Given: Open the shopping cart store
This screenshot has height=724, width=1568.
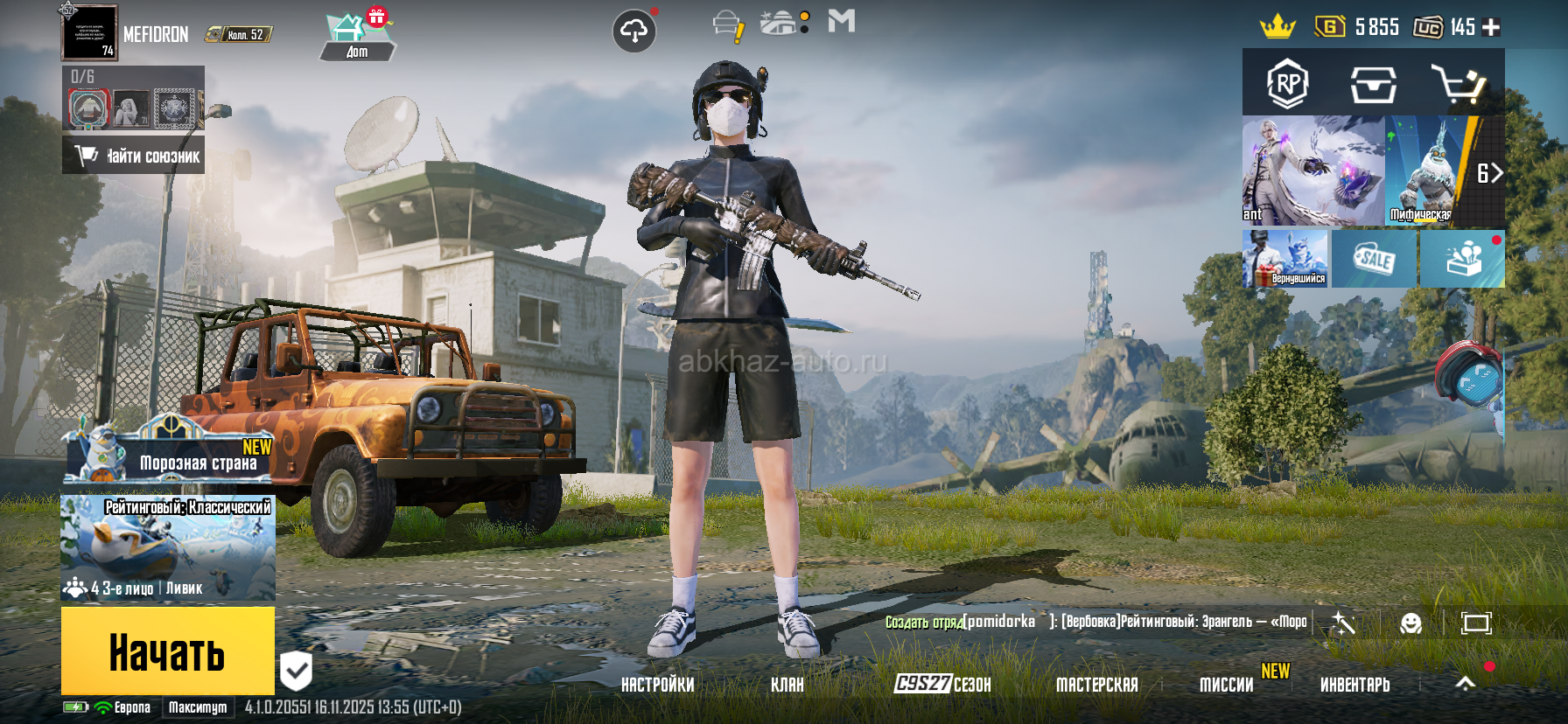Looking at the screenshot, I should tap(1458, 84).
